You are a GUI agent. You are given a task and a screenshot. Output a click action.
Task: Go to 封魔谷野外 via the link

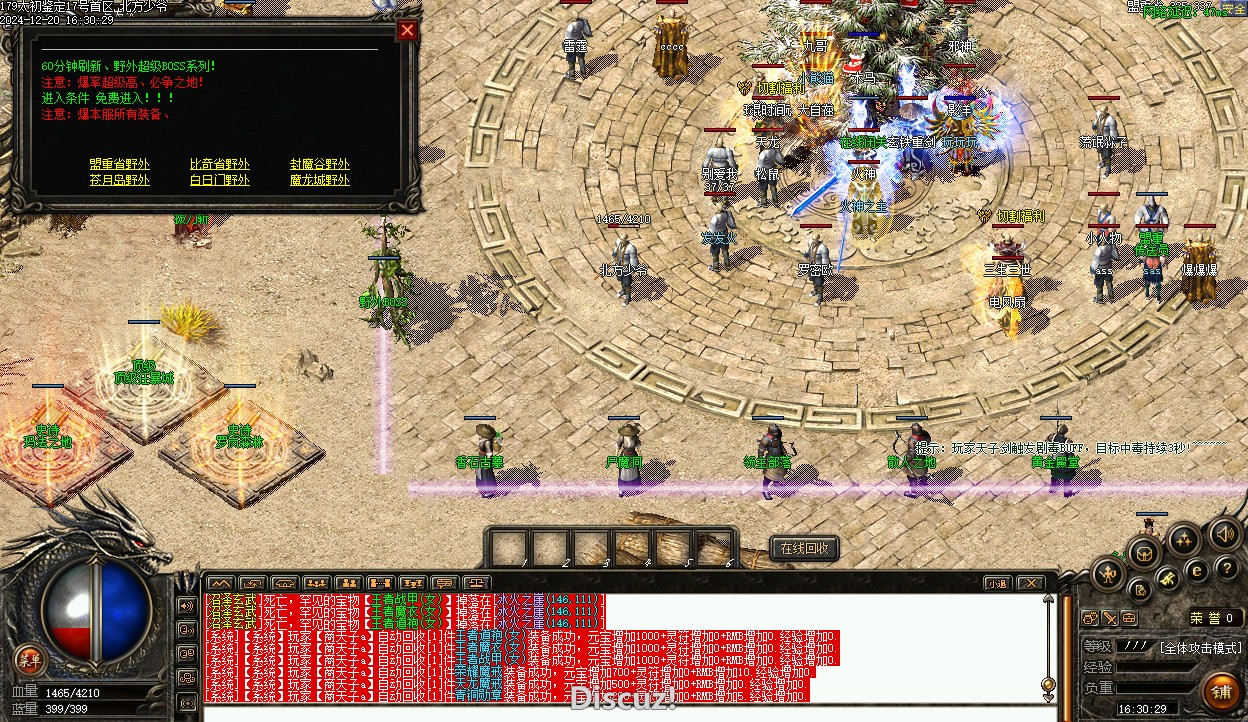[320, 164]
